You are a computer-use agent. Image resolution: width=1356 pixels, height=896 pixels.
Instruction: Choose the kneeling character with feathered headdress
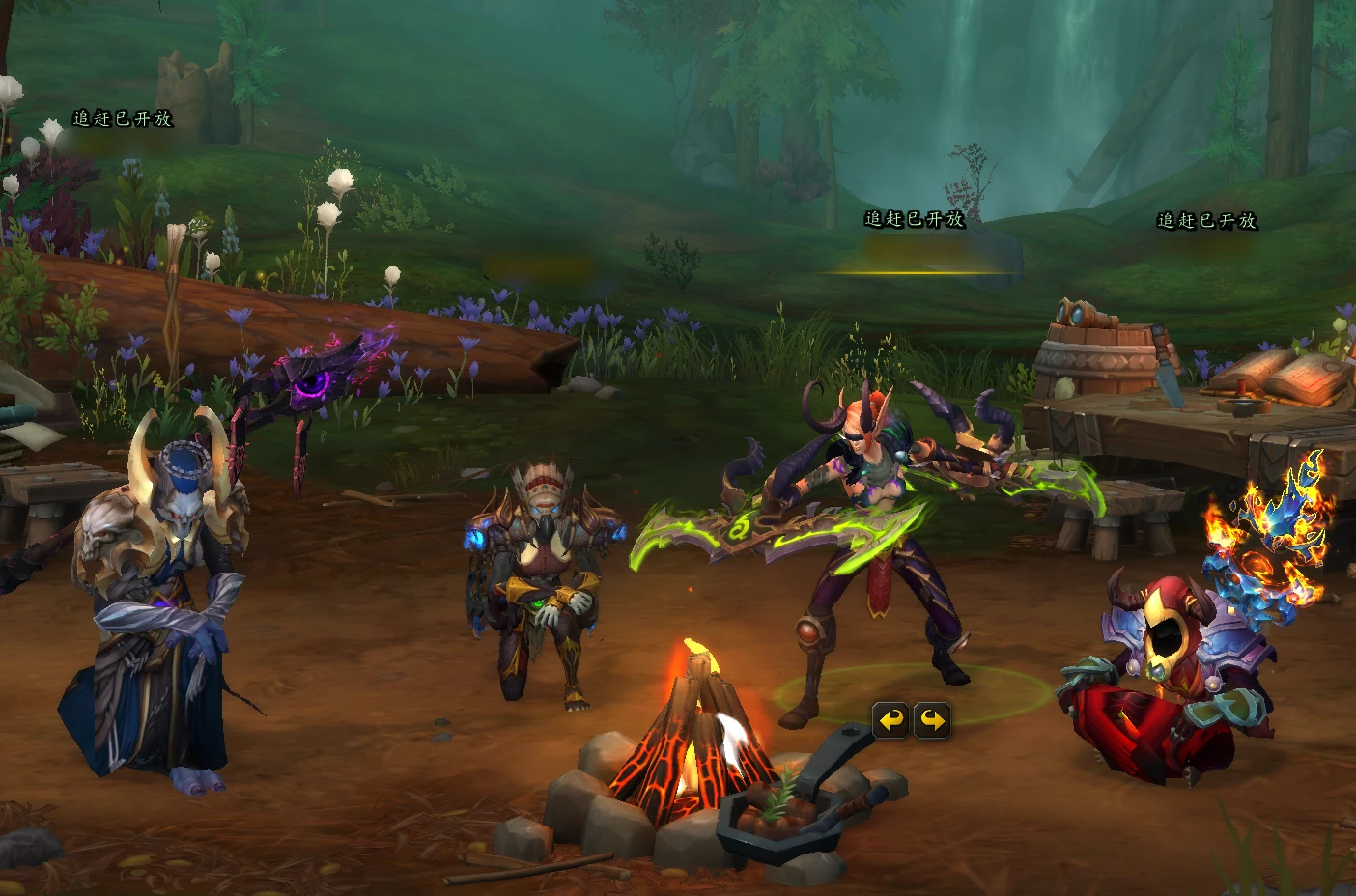pos(541,579)
